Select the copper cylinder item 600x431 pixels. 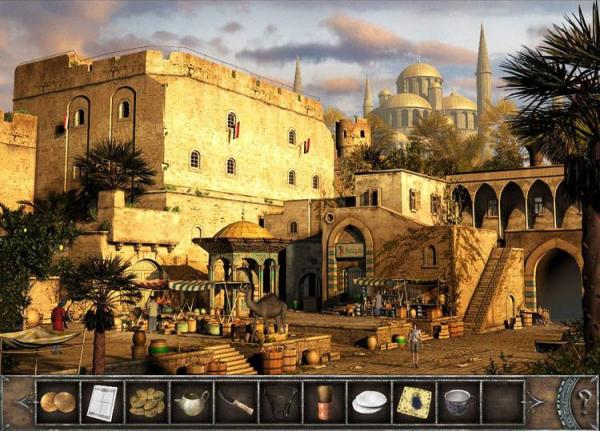tap(324, 402)
